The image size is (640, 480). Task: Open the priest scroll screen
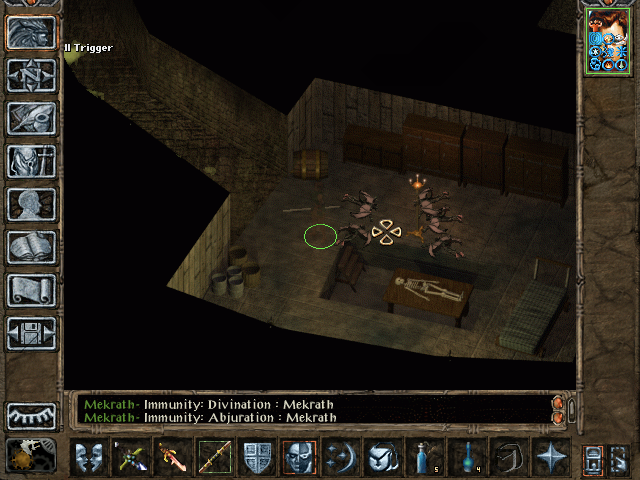point(31,290)
